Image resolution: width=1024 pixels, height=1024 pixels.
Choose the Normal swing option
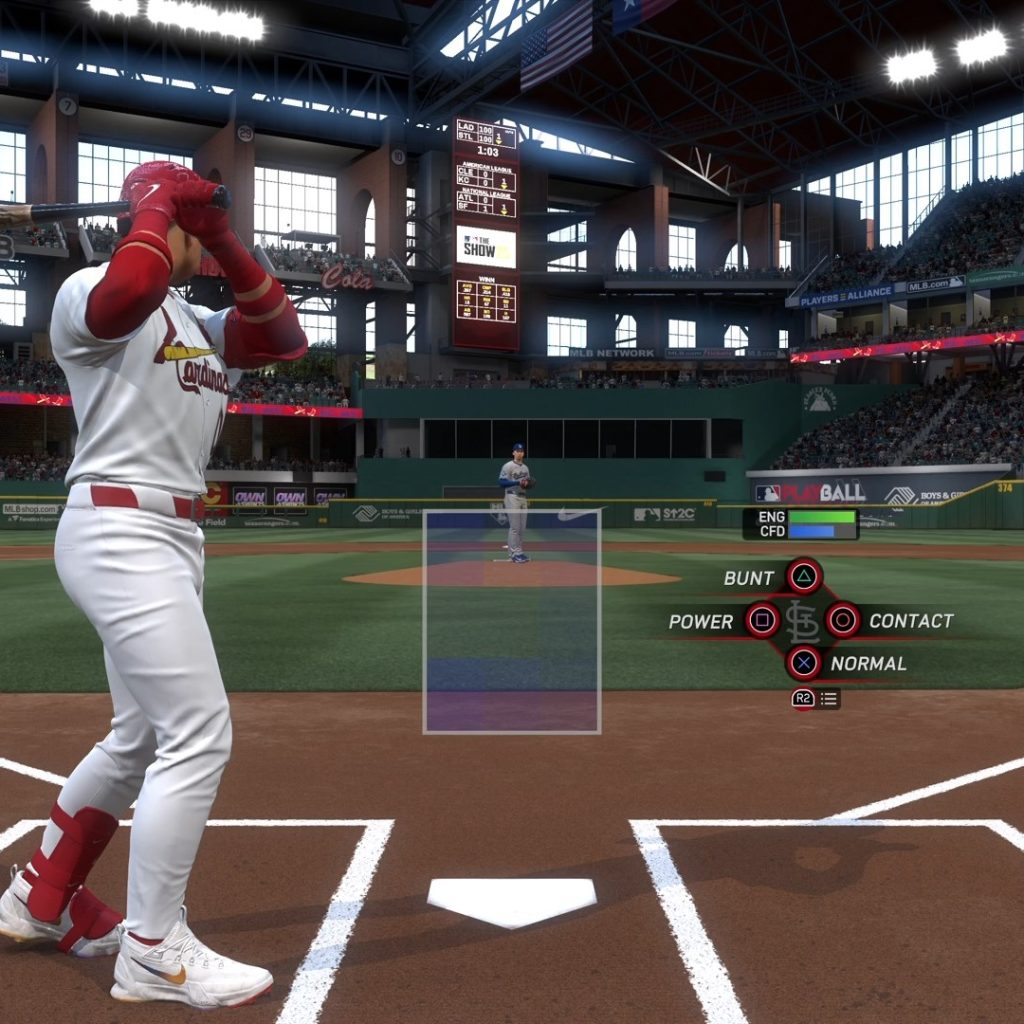pos(803,662)
